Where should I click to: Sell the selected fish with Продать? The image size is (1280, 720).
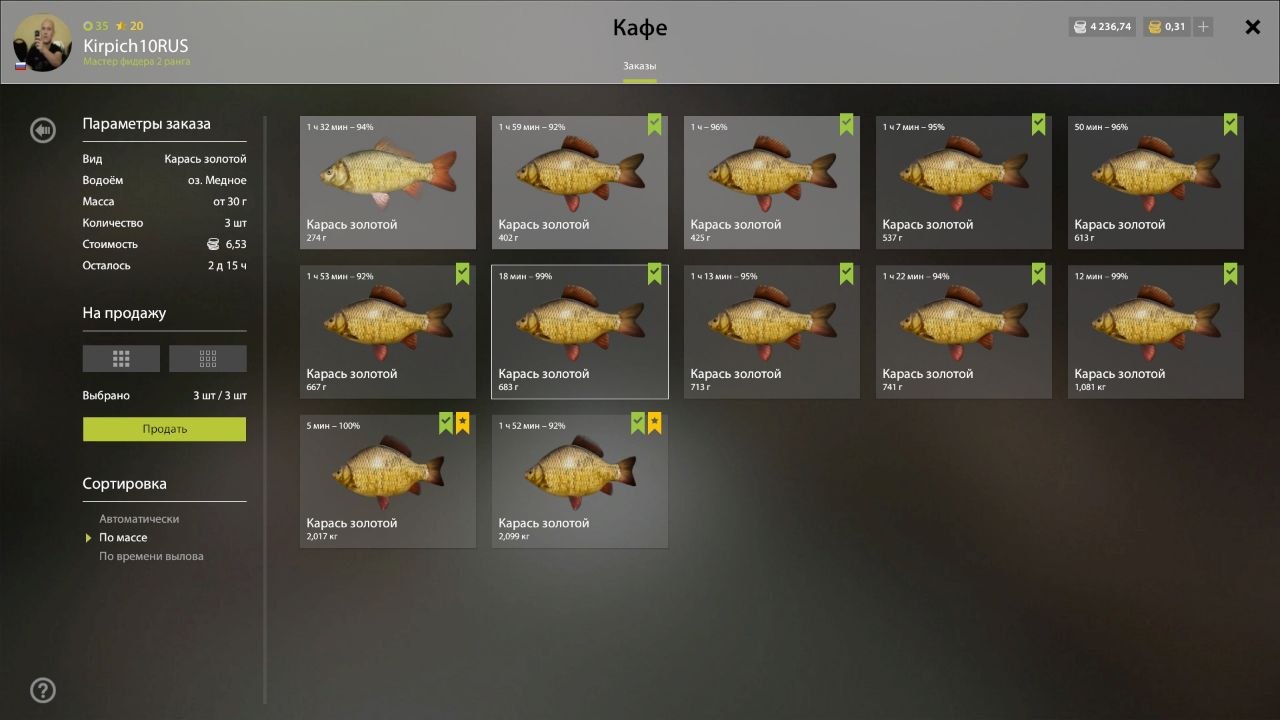tap(164, 429)
